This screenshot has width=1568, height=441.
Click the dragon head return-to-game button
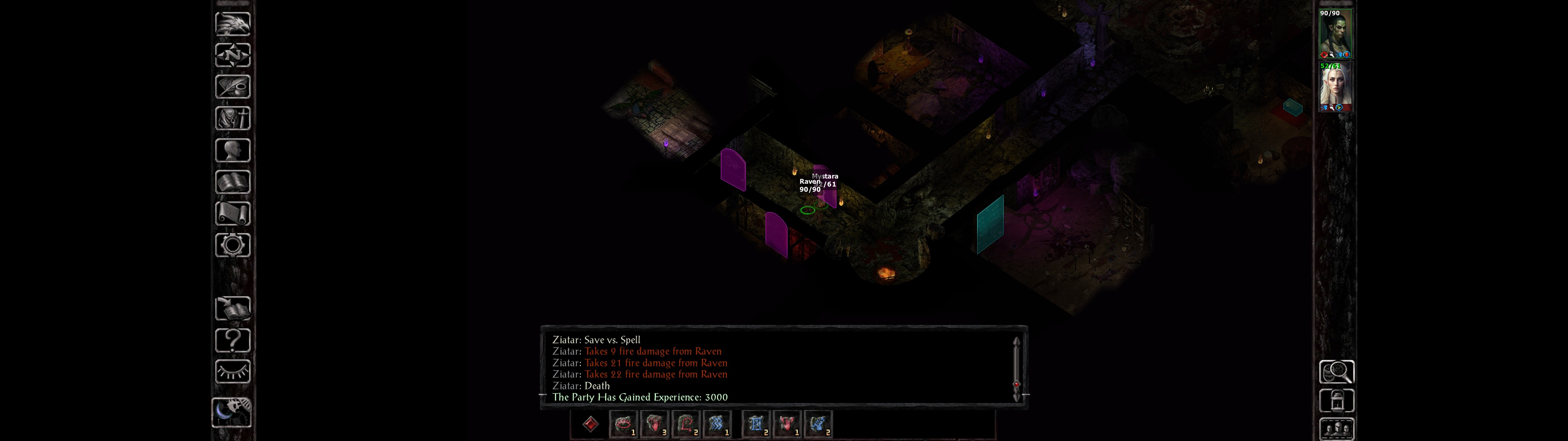pyautogui.click(x=232, y=24)
